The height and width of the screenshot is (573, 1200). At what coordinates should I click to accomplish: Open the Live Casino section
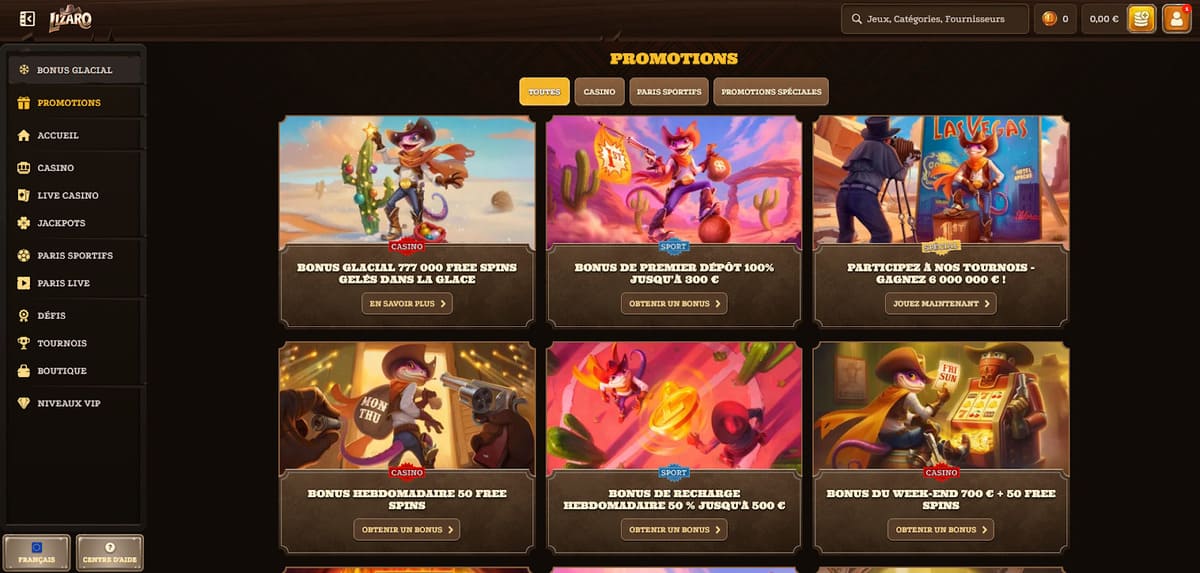click(68, 195)
